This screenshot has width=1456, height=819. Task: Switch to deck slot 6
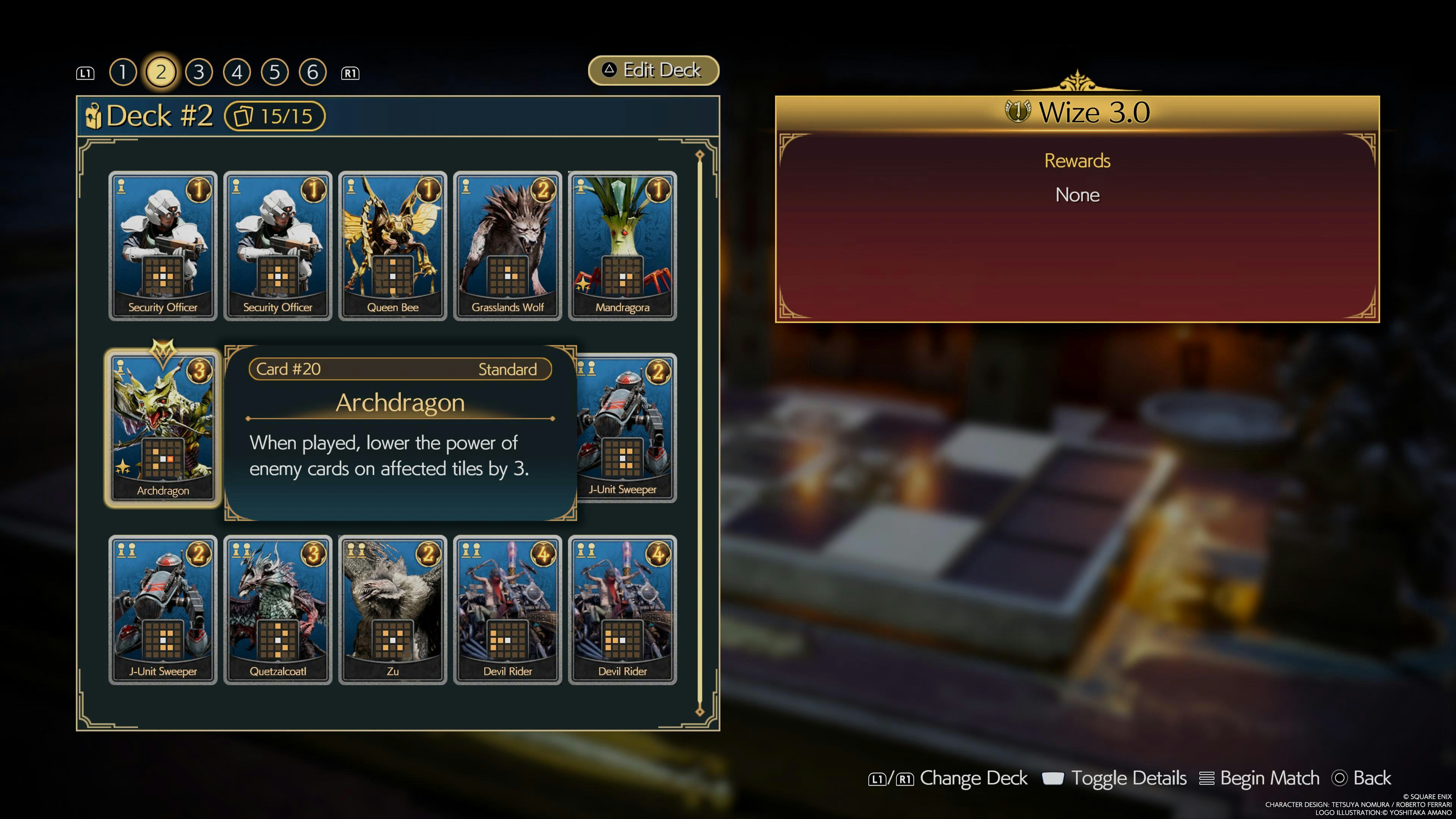[312, 72]
